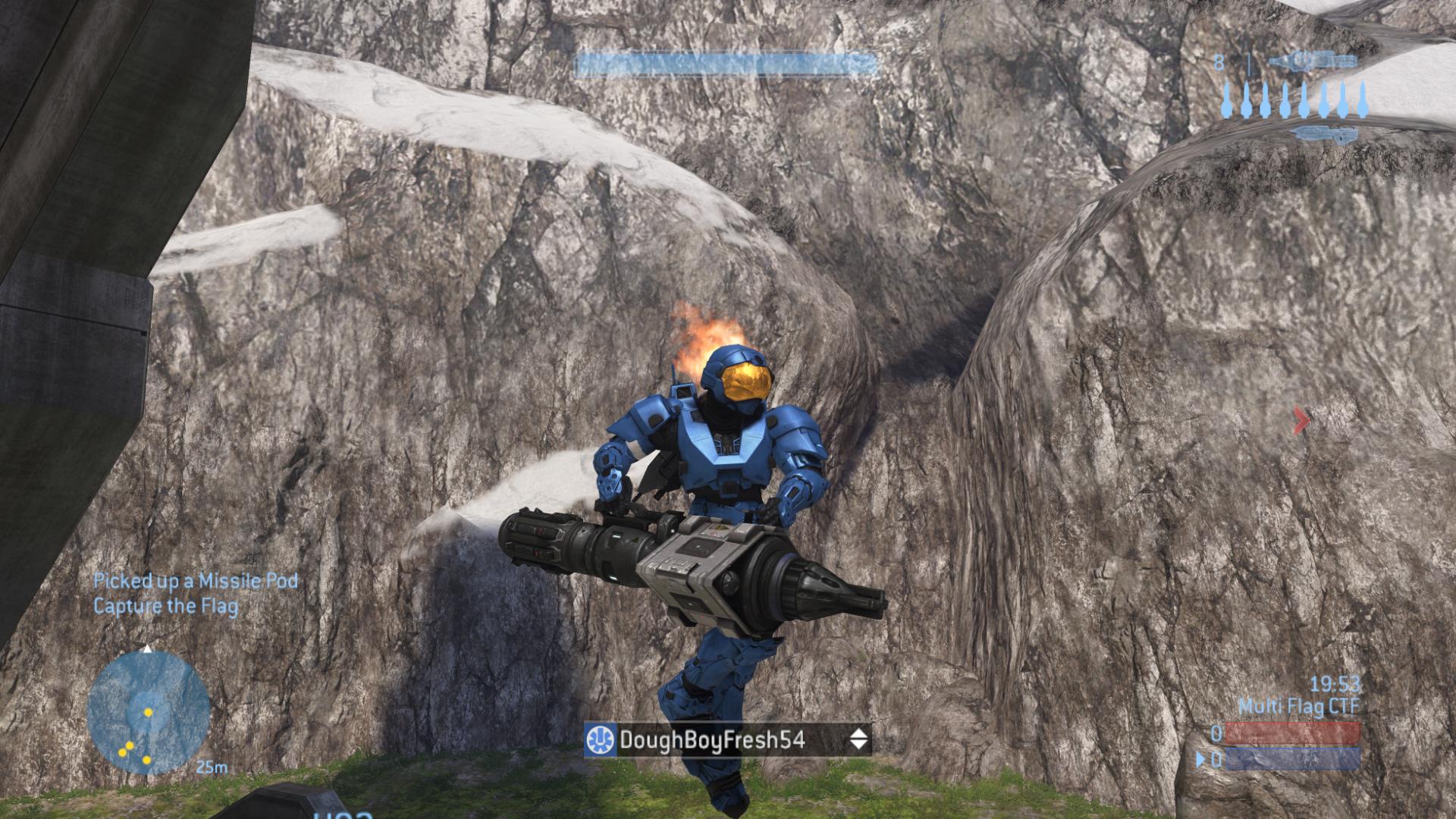1456x819 pixels.
Task: Select DoughBoyFresh54's player emblem
Action: pyautogui.click(x=601, y=739)
